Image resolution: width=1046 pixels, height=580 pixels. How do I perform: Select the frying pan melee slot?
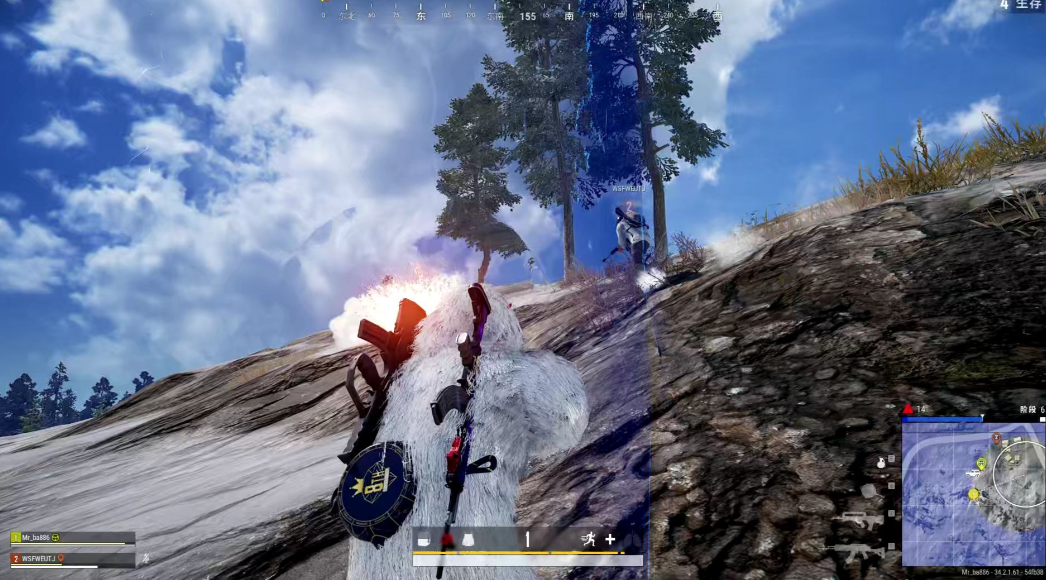[869, 491]
